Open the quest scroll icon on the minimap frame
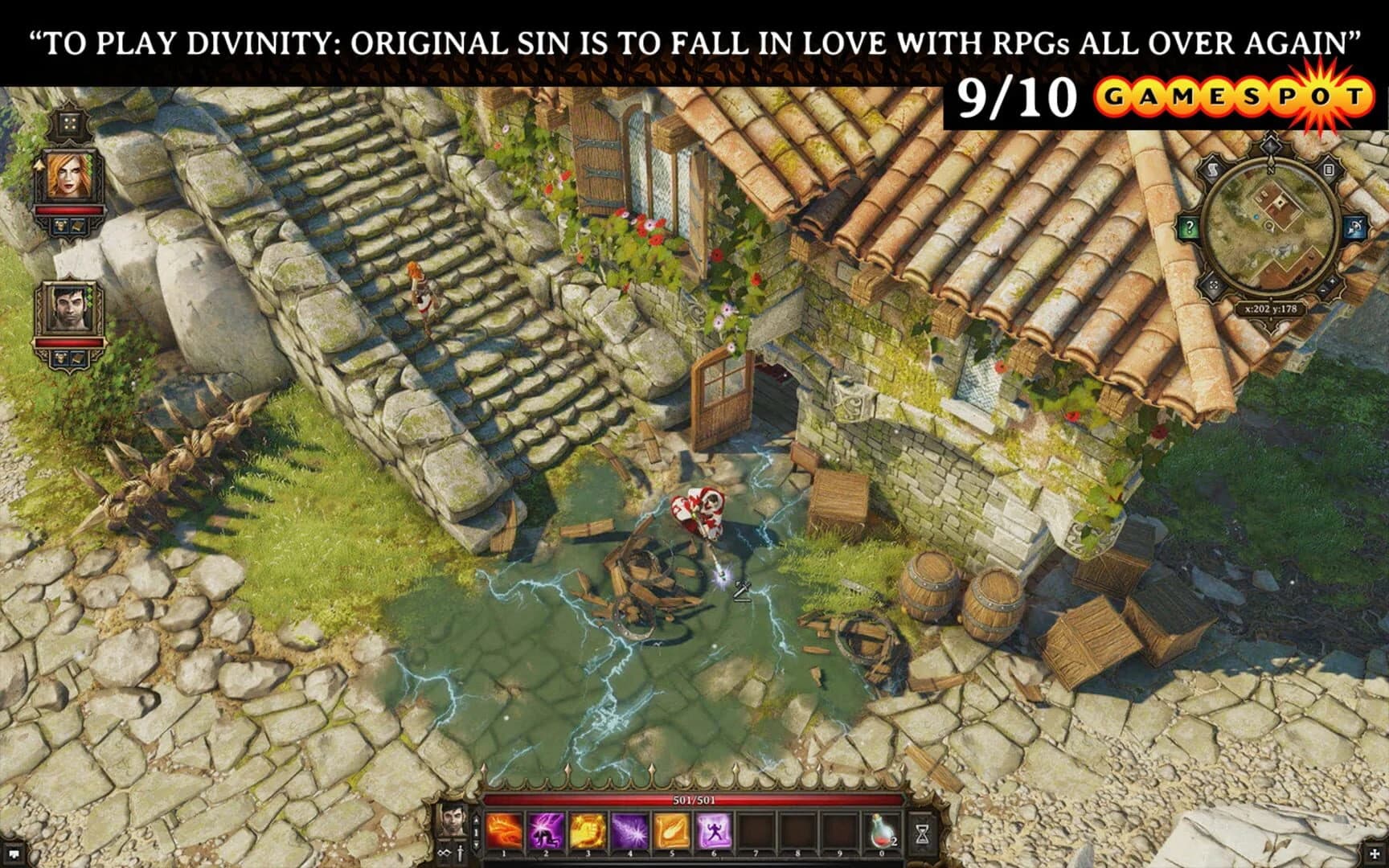The width and height of the screenshot is (1389, 868). pos(1213,169)
